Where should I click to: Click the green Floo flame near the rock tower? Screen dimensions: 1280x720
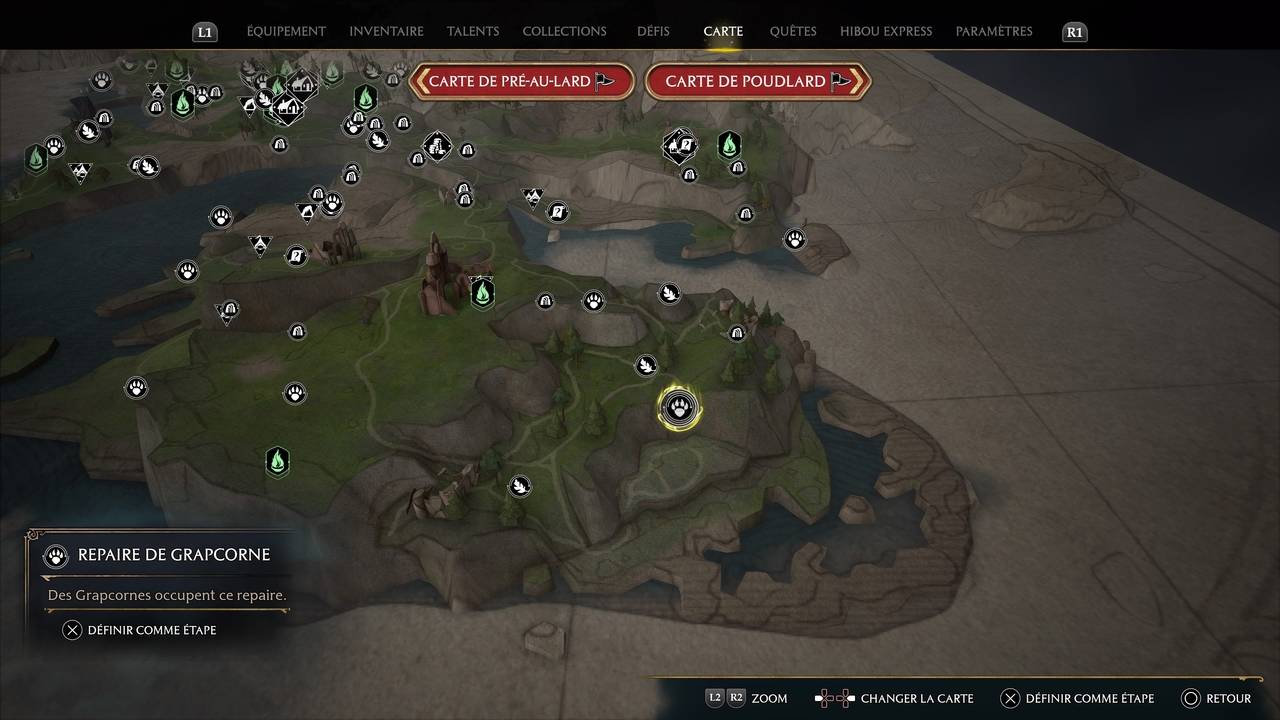click(483, 293)
